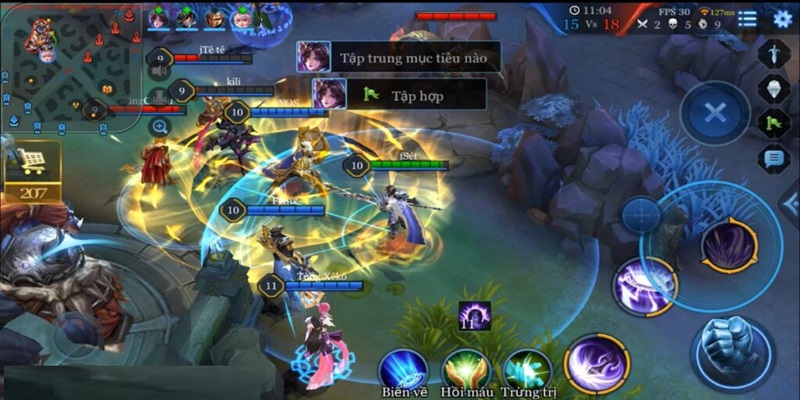Cancel the skill with the X button
The height and width of the screenshot is (400, 800).
[x=715, y=112]
